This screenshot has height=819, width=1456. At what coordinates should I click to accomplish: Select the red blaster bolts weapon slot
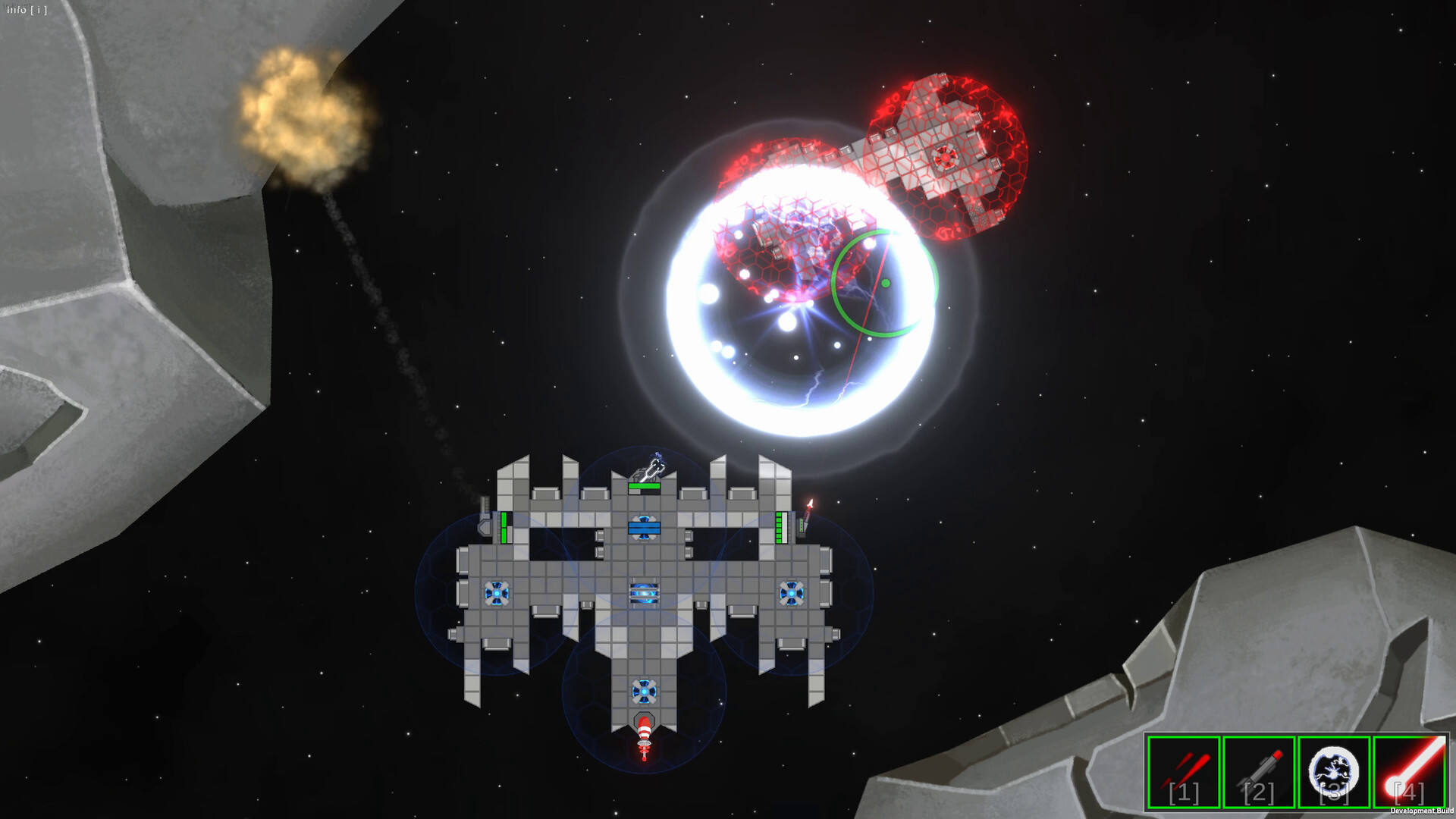coord(1183,772)
